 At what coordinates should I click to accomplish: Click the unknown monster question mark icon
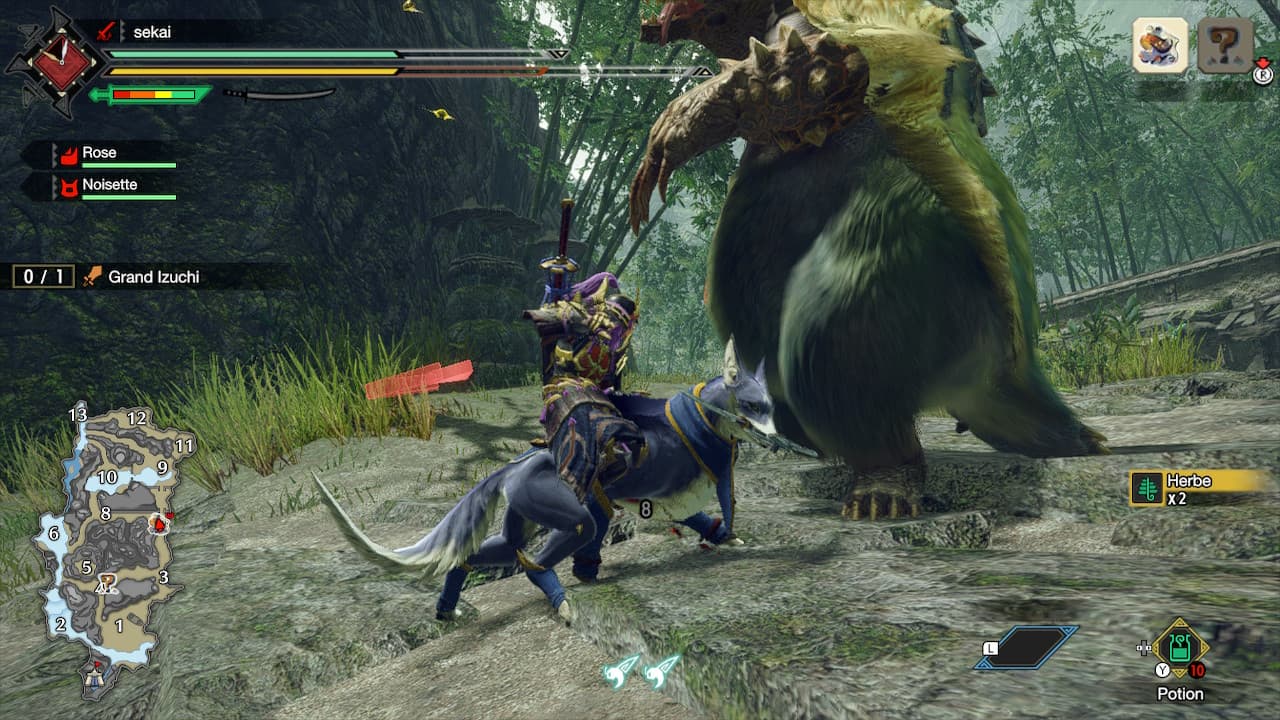1225,46
